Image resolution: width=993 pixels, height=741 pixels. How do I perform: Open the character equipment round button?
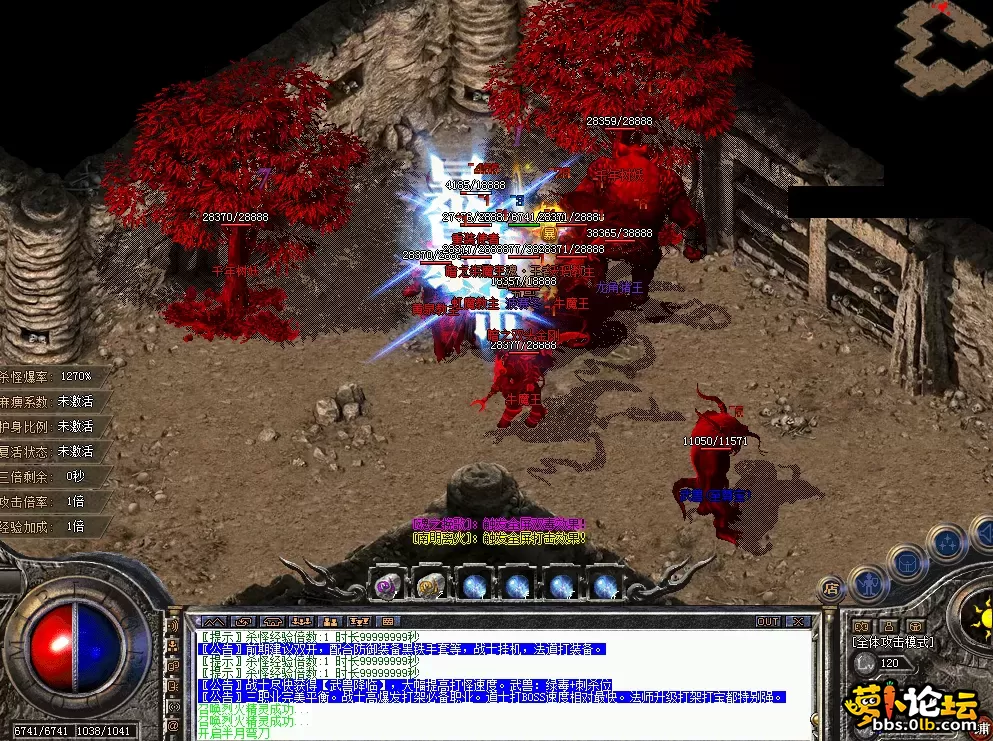click(x=866, y=582)
